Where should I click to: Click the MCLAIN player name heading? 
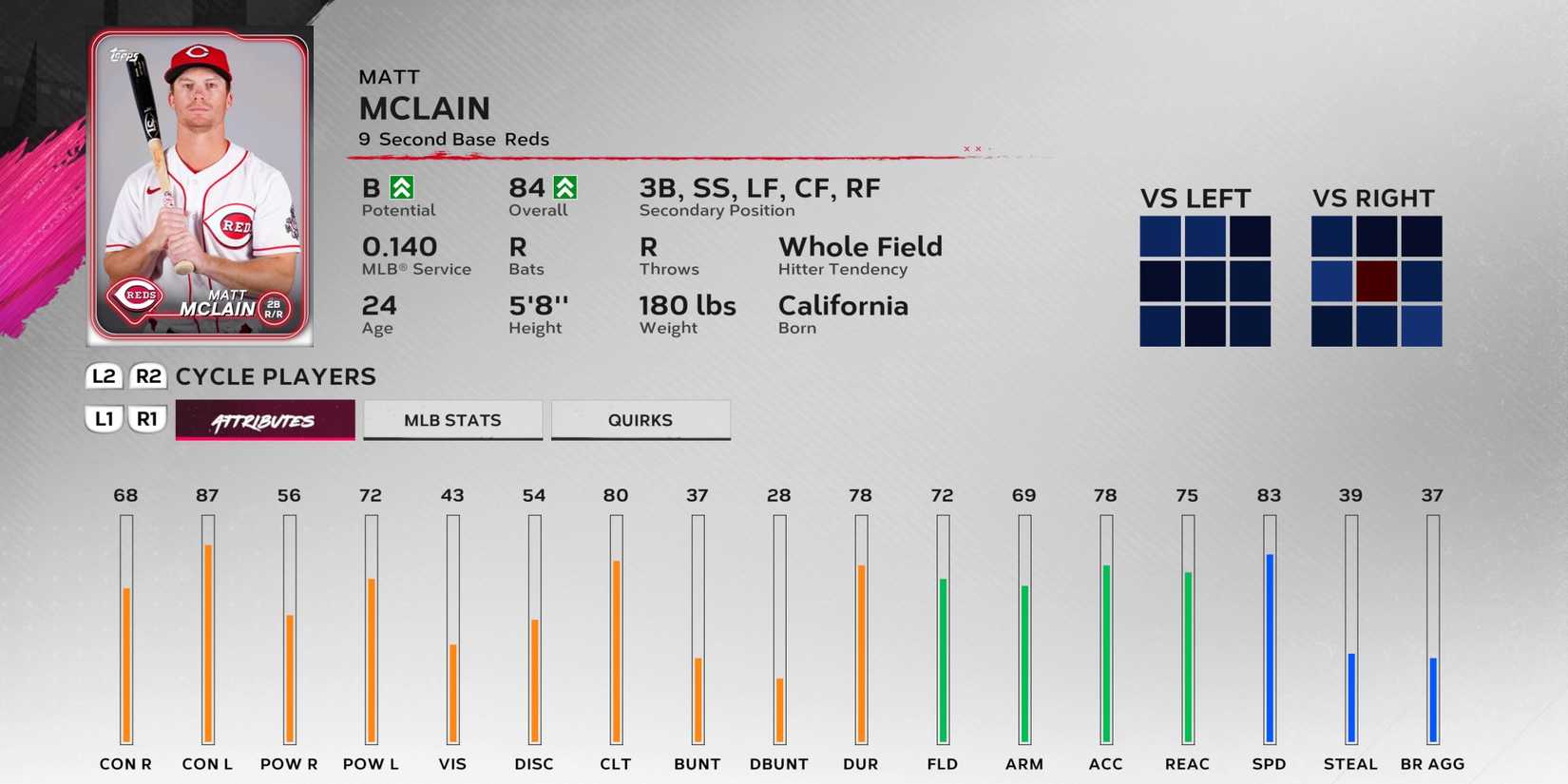coord(424,108)
